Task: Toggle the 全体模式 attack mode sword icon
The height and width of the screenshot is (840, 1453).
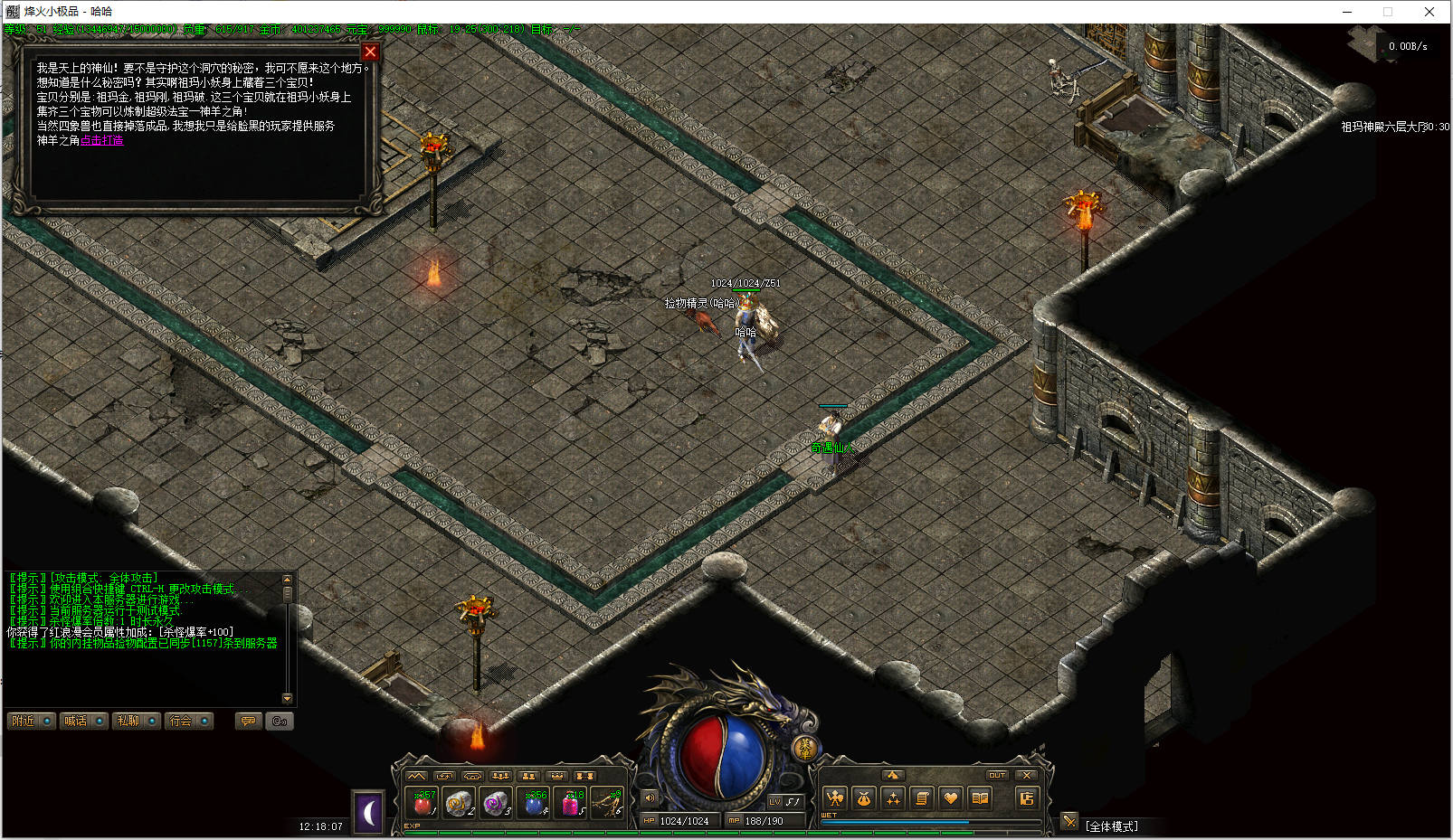Action: click(x=1069, y=821)
